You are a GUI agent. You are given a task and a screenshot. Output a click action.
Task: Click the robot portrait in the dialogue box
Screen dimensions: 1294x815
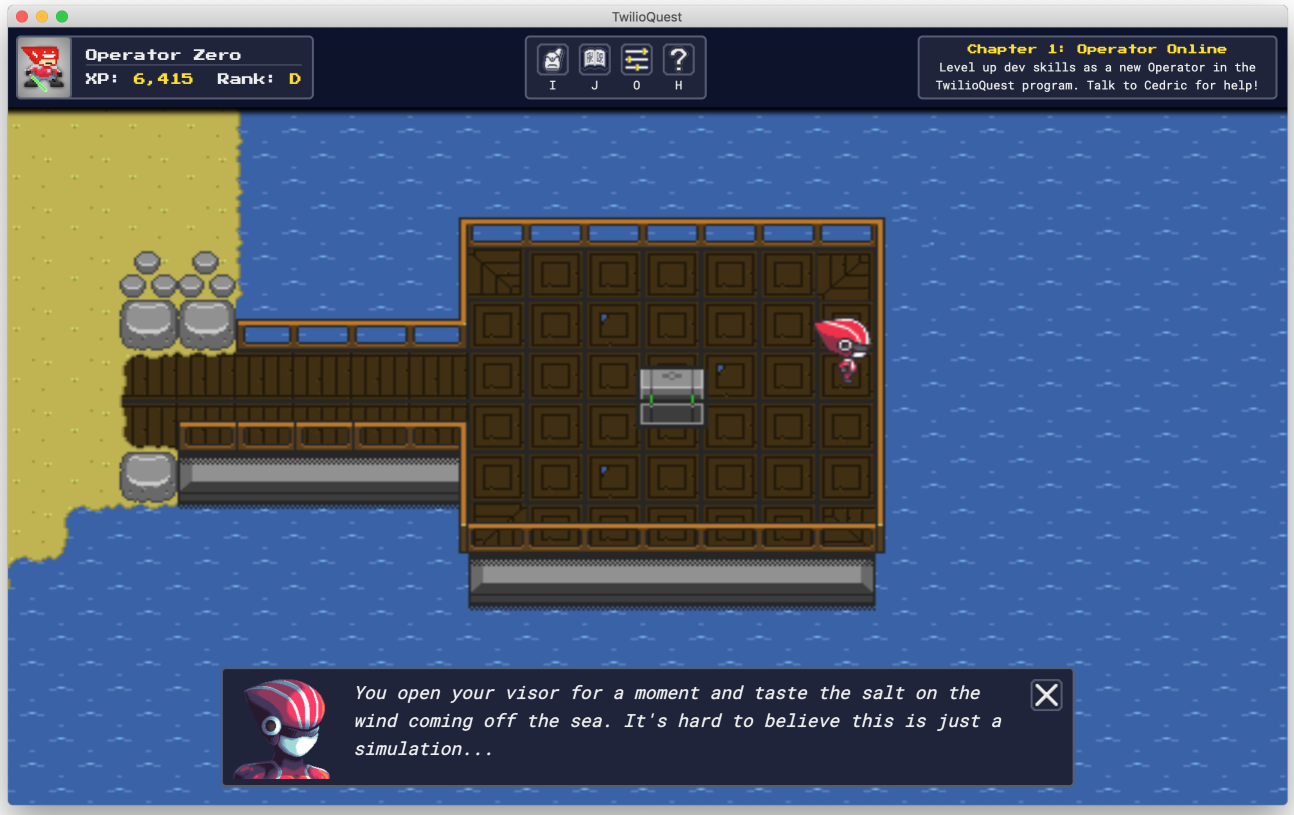point(281,728)
